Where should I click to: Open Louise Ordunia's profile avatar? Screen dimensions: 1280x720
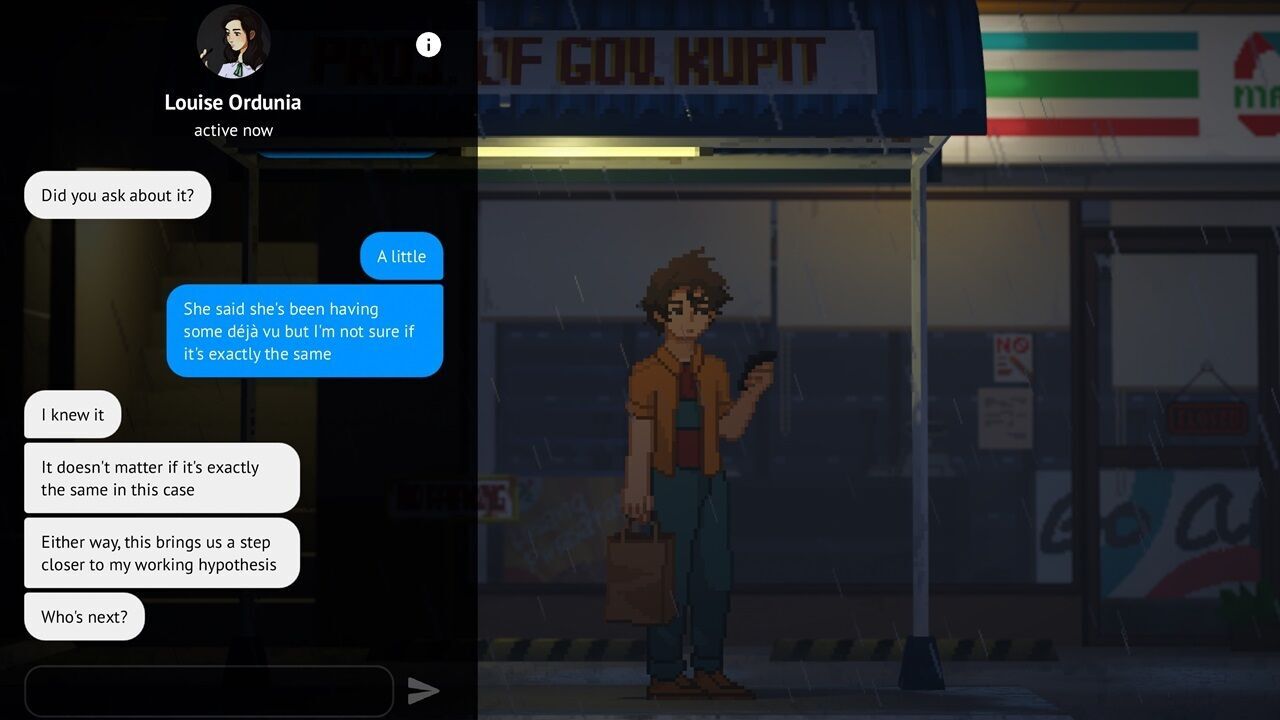[x=233, y=42]
